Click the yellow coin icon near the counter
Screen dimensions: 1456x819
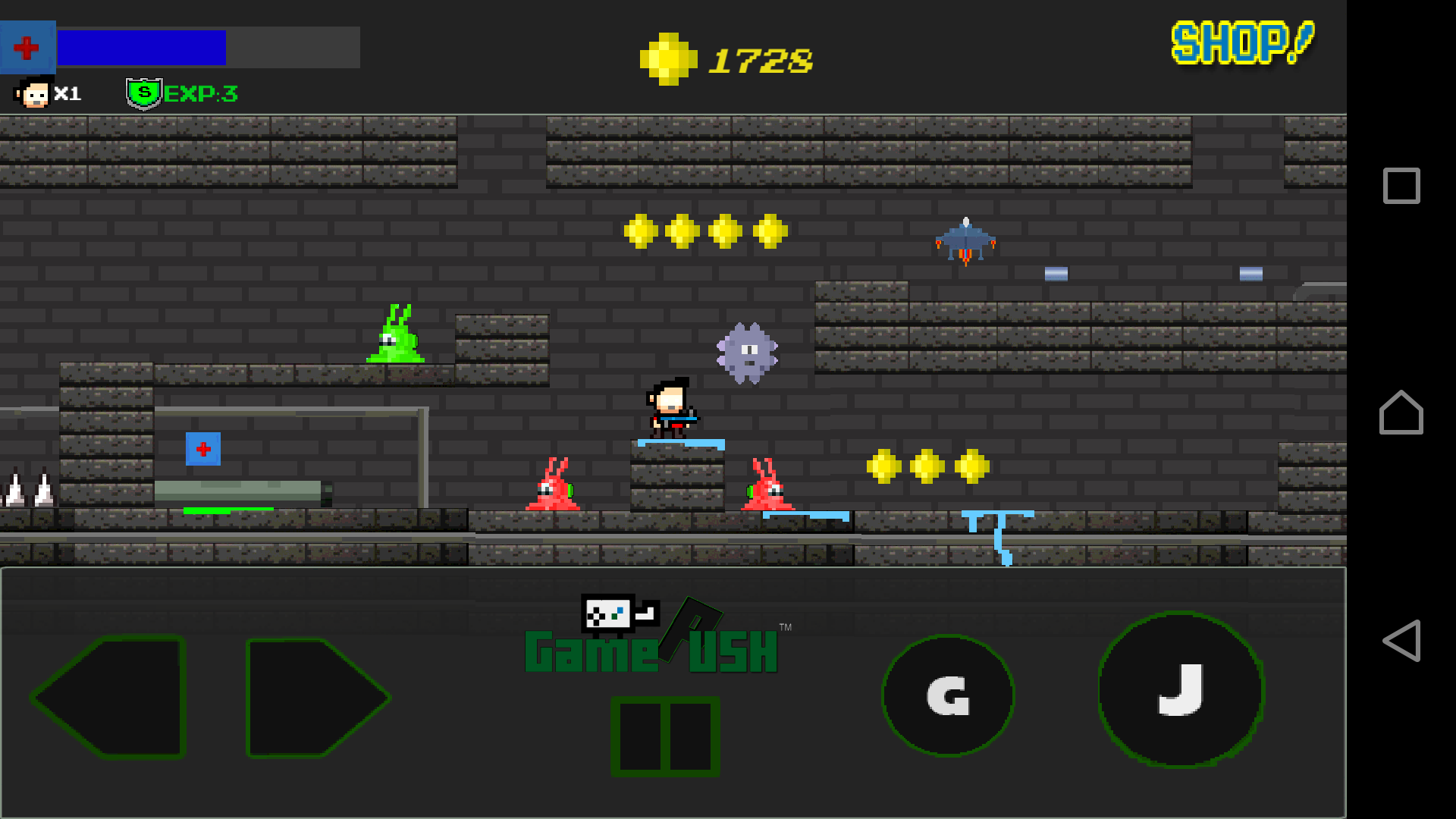(668, 57)
